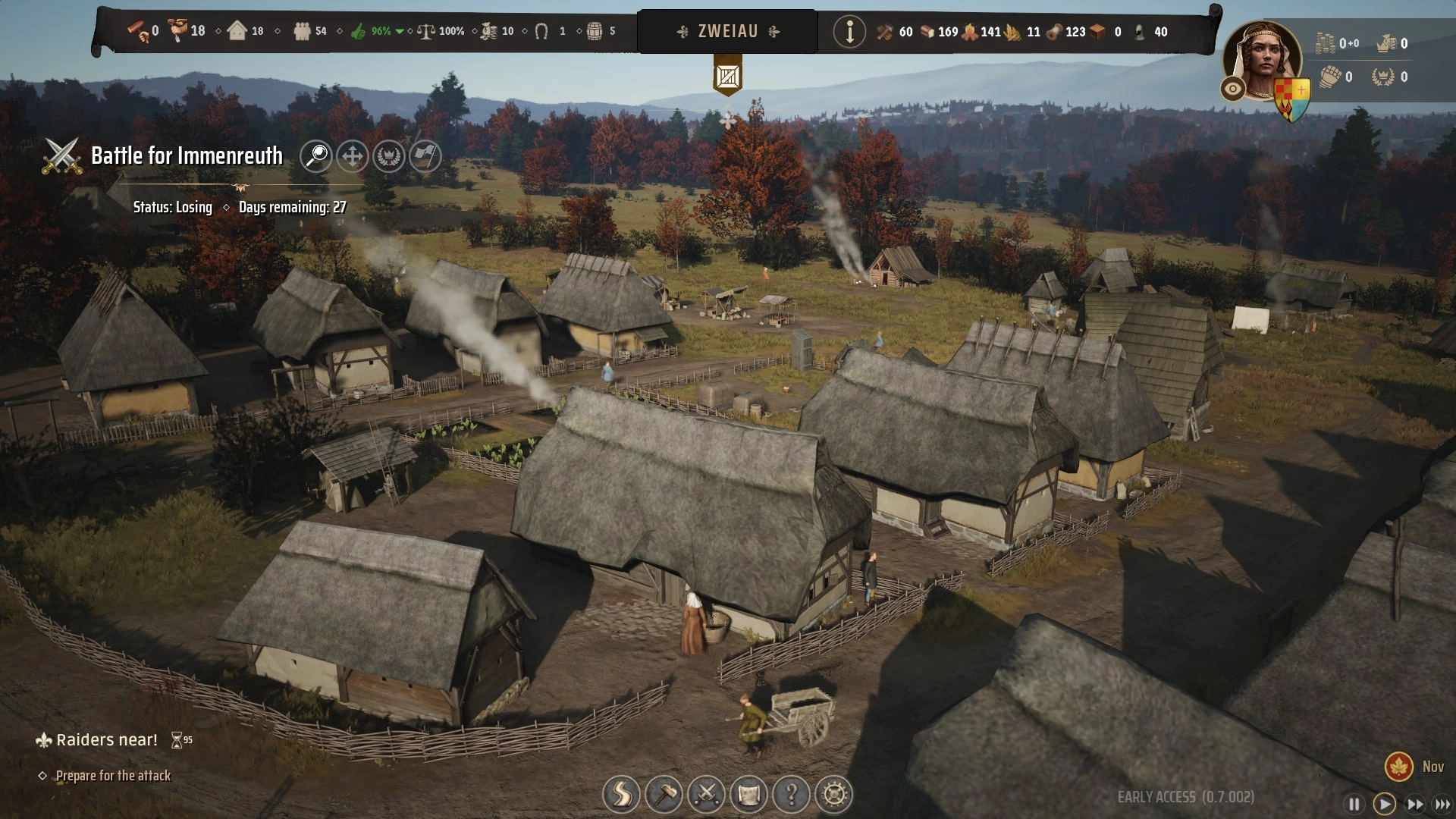Screen dimensions: 1456x819
Task: Open the gear wheel settings menu
Action: [x=833, y=794]
